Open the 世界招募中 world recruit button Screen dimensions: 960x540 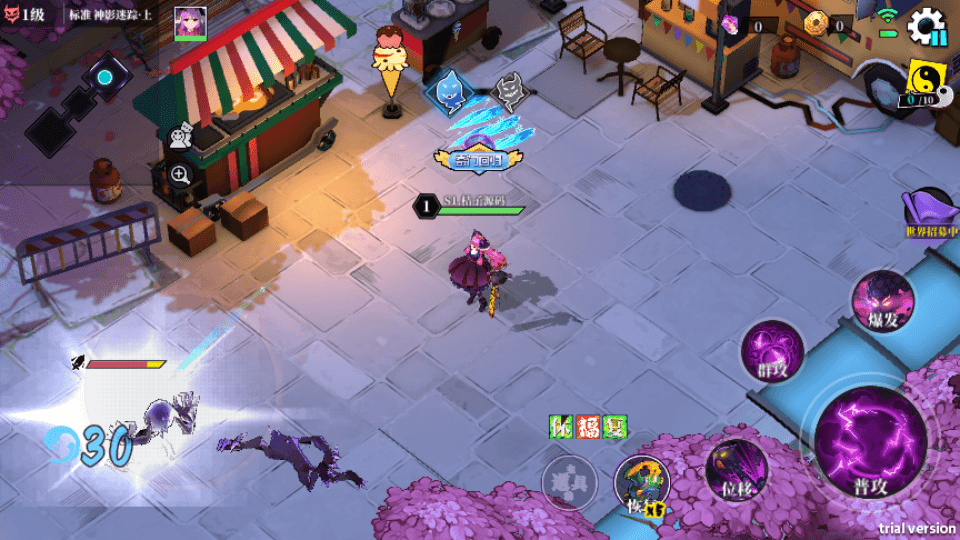click(x=931, y=214)
